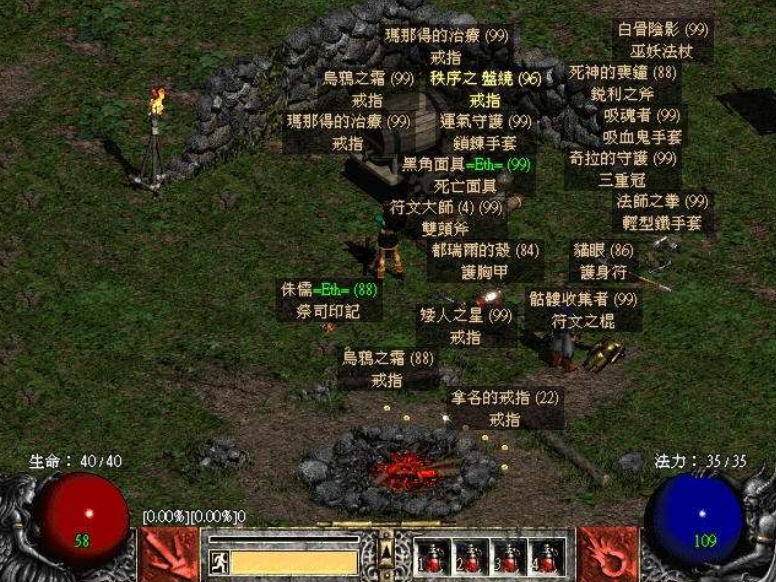Pick up the 矮人之星 (99) ring label

coord(465,316)
